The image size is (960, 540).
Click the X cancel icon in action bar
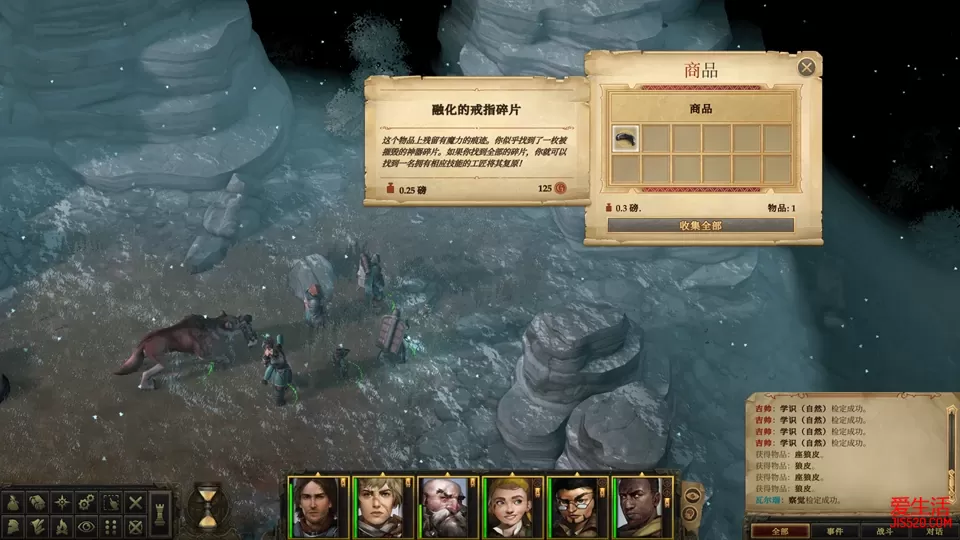coord(136,502)
